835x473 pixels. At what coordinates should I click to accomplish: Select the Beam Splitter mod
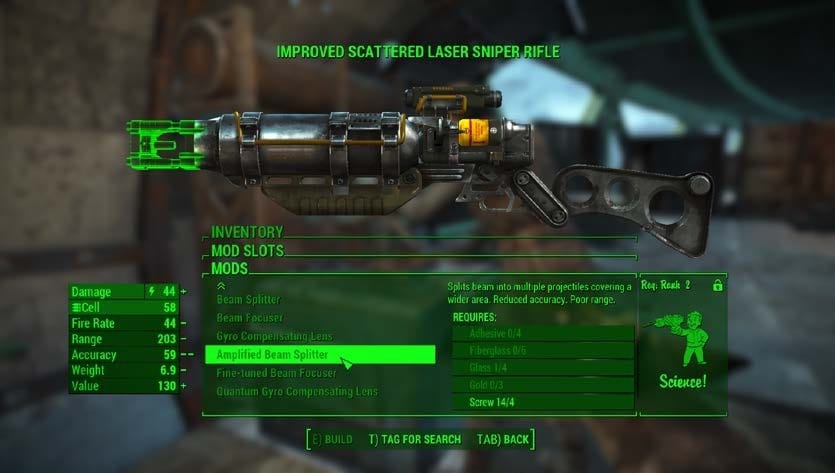249,300
